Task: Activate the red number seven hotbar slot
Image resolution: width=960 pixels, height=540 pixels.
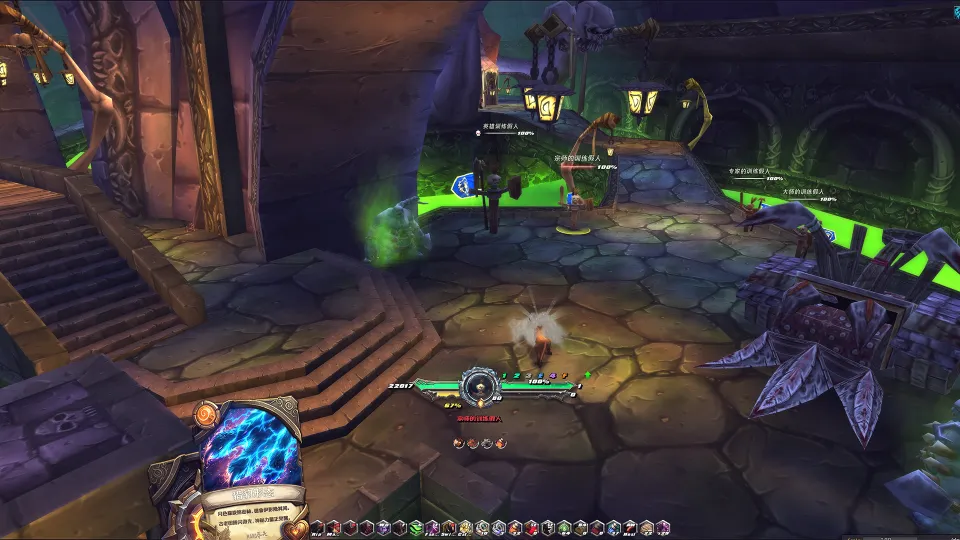Action: pos(629,527)
